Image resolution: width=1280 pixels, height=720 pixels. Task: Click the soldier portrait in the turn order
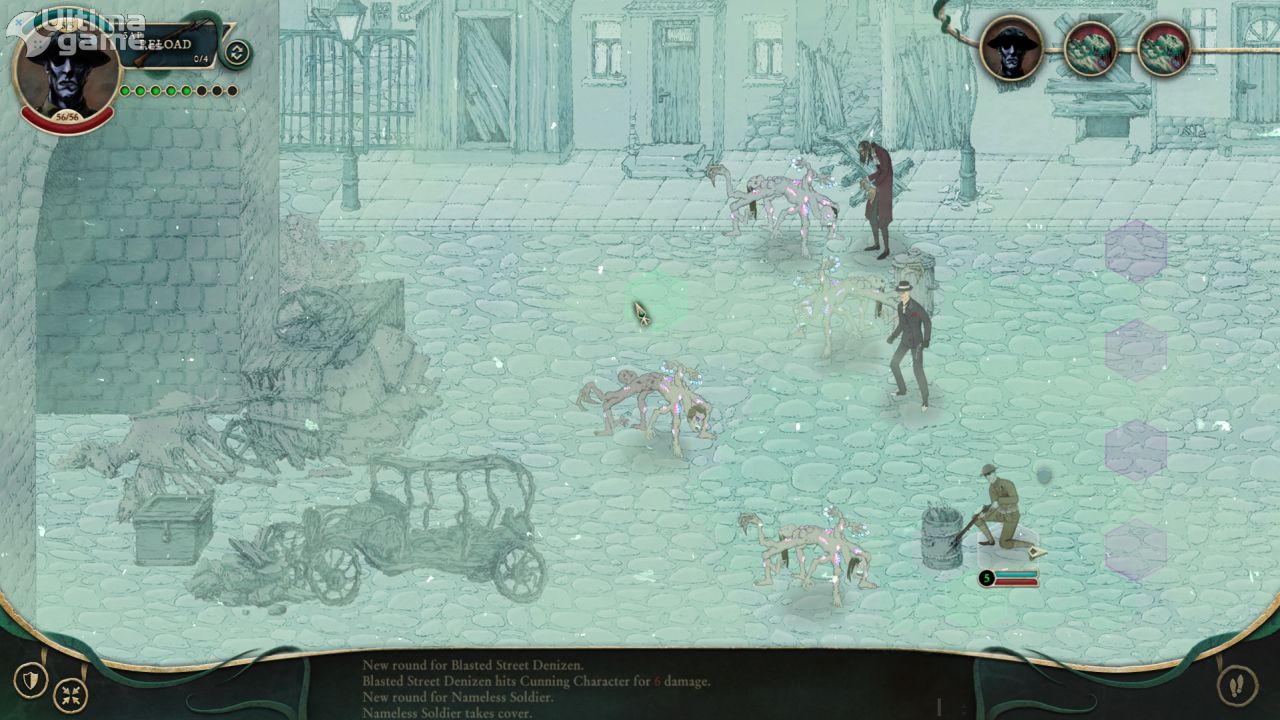click(1011, 47)
